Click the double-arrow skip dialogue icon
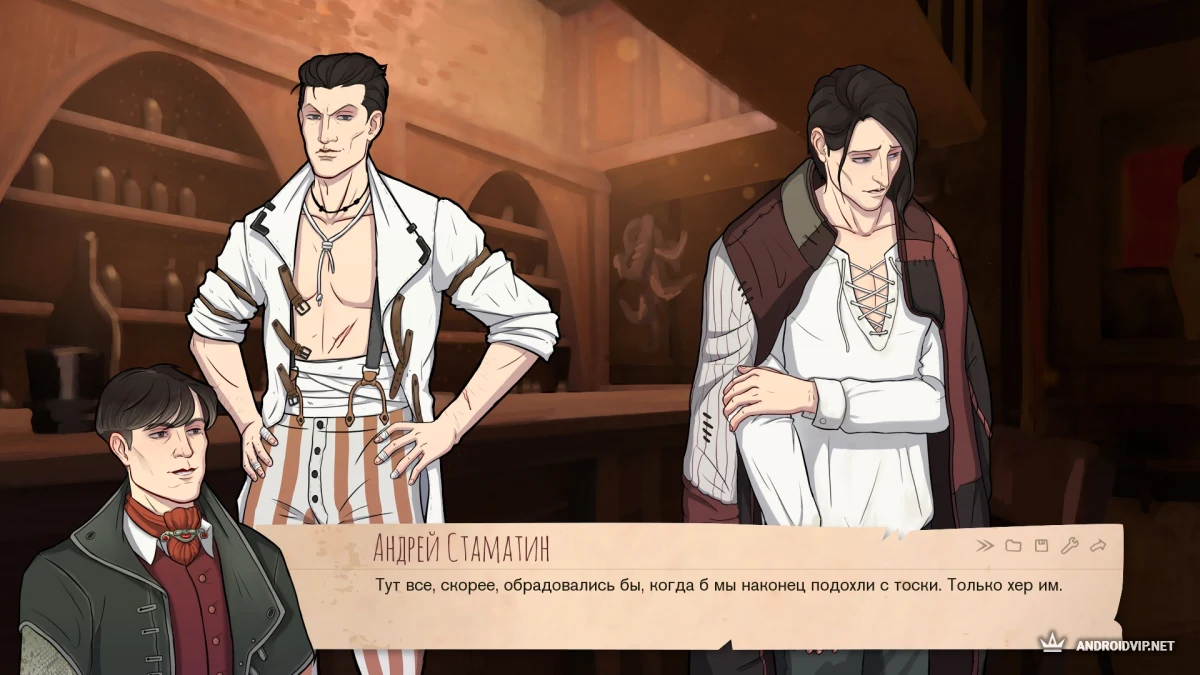Image resolution: width=1200 pixels, height=675 pixels. [x=985, y=546]
